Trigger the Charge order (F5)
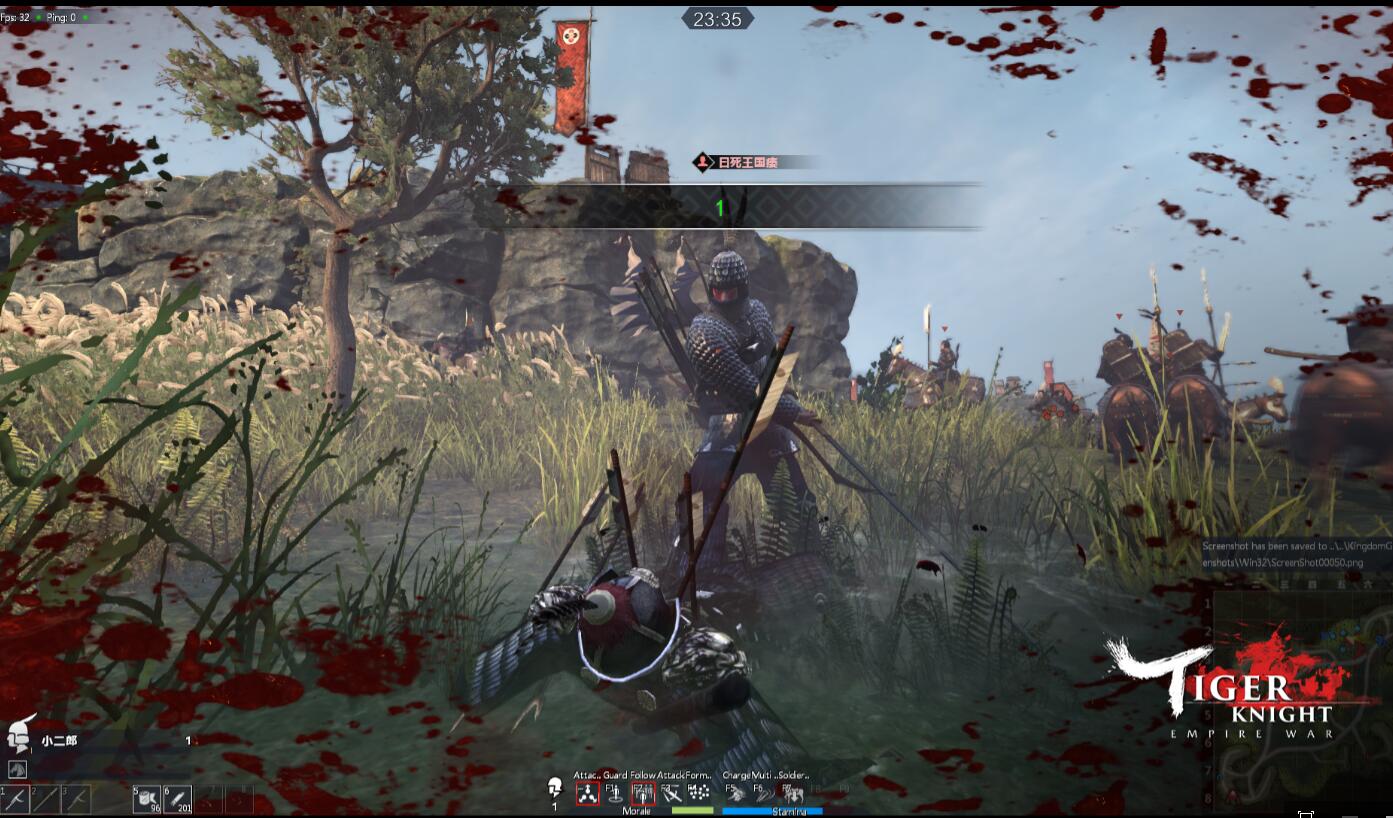The image size is (1393, 818). 736,794
